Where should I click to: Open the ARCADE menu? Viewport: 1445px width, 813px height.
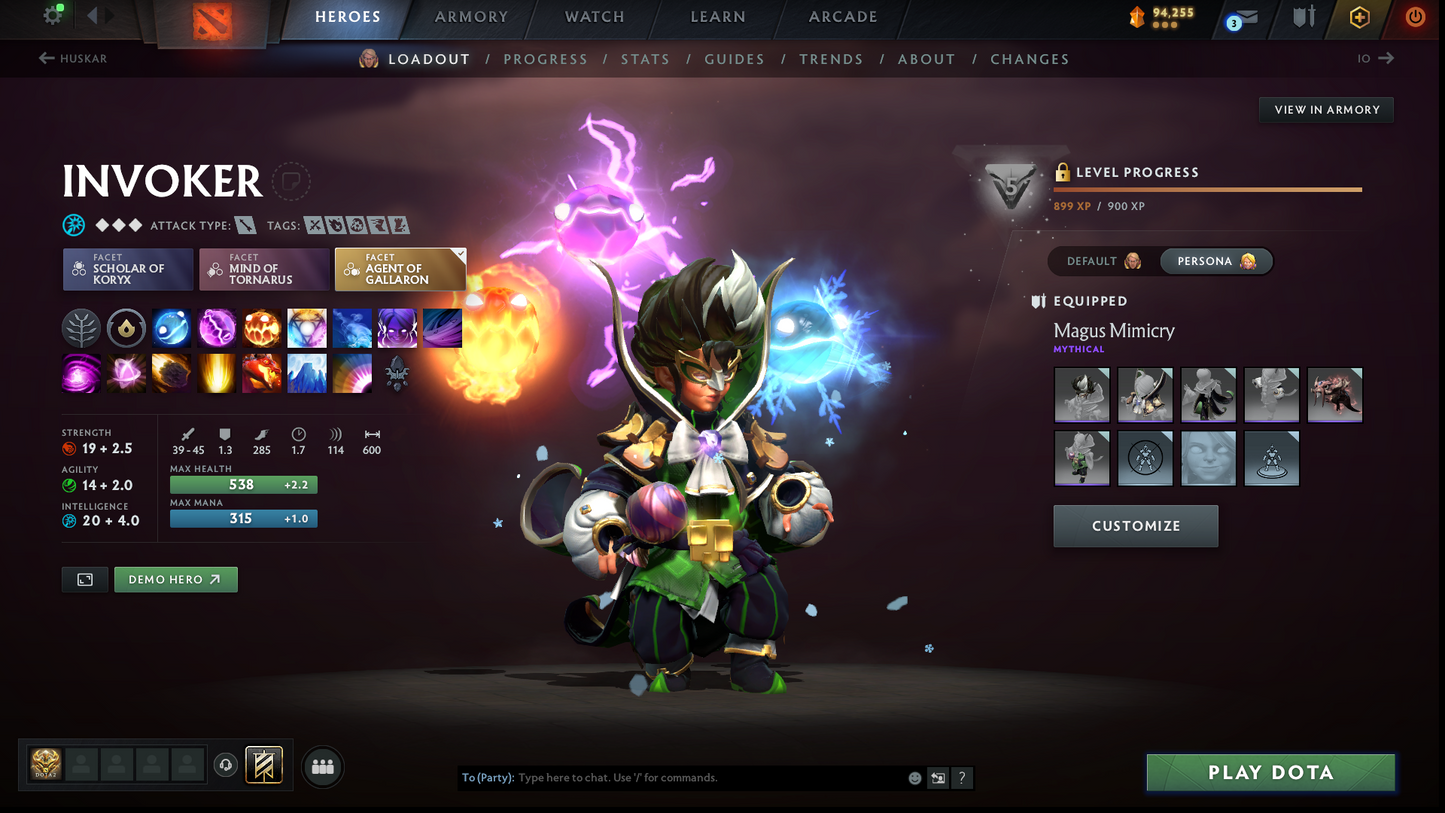click(x=842, y=16)
